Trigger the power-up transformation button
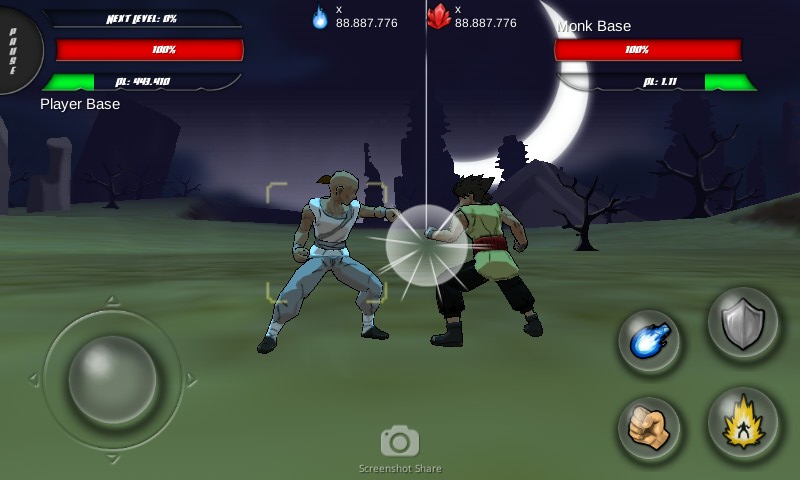This screenshot has width=800, height=480. coord(743,423)
